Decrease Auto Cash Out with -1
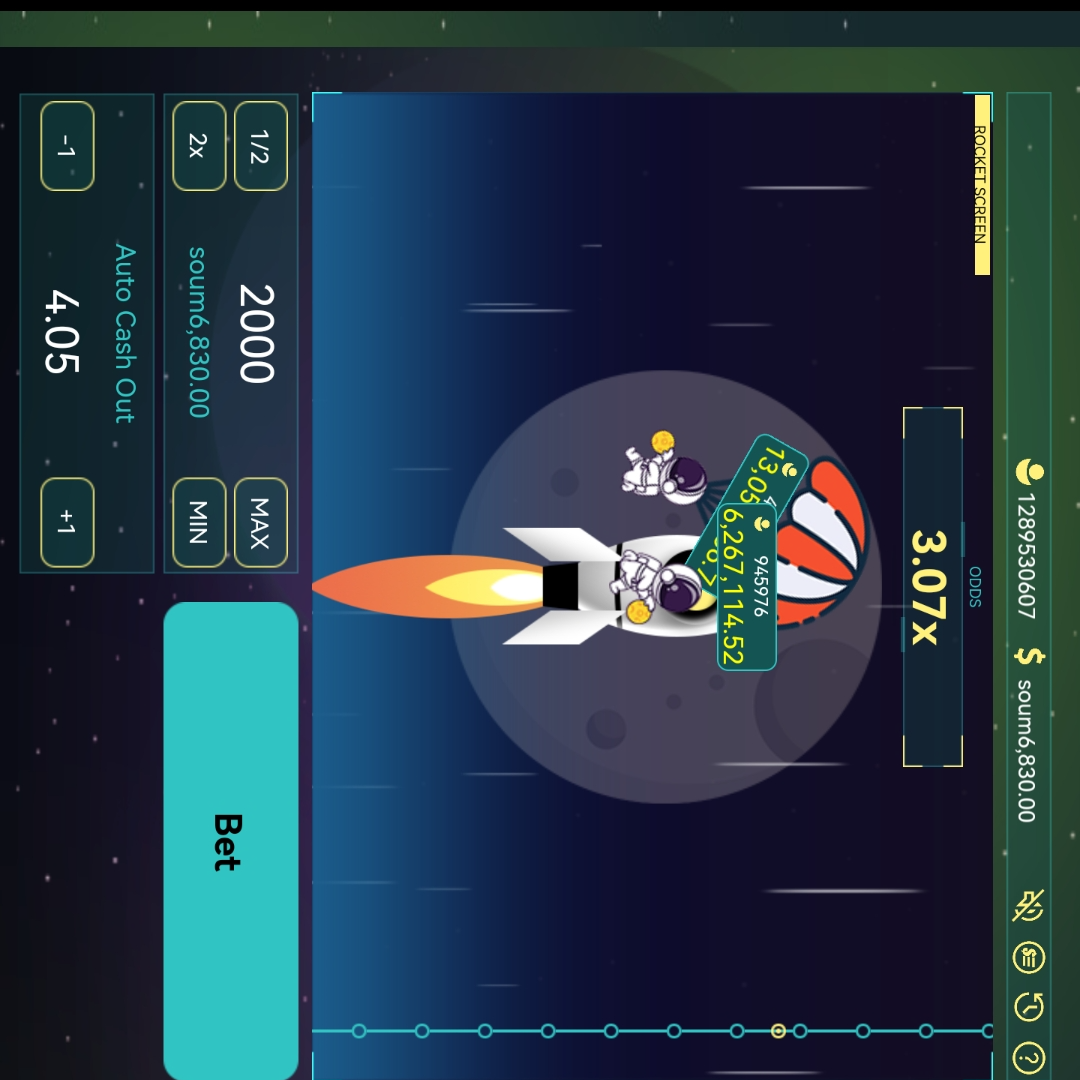The image size is (1080, 1080). [67, 146]
